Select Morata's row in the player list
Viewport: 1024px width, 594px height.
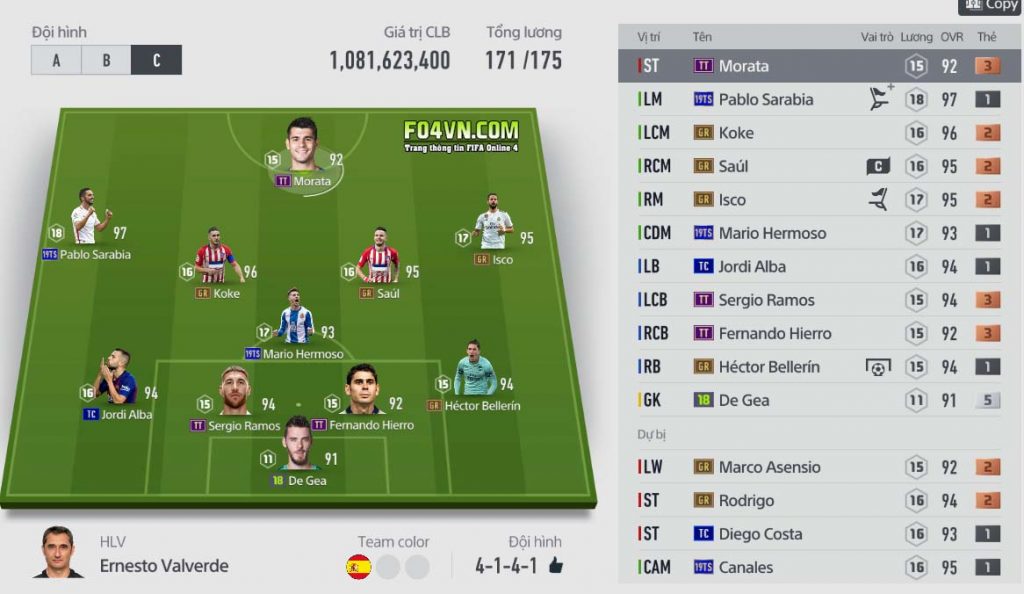pos(818,66)
